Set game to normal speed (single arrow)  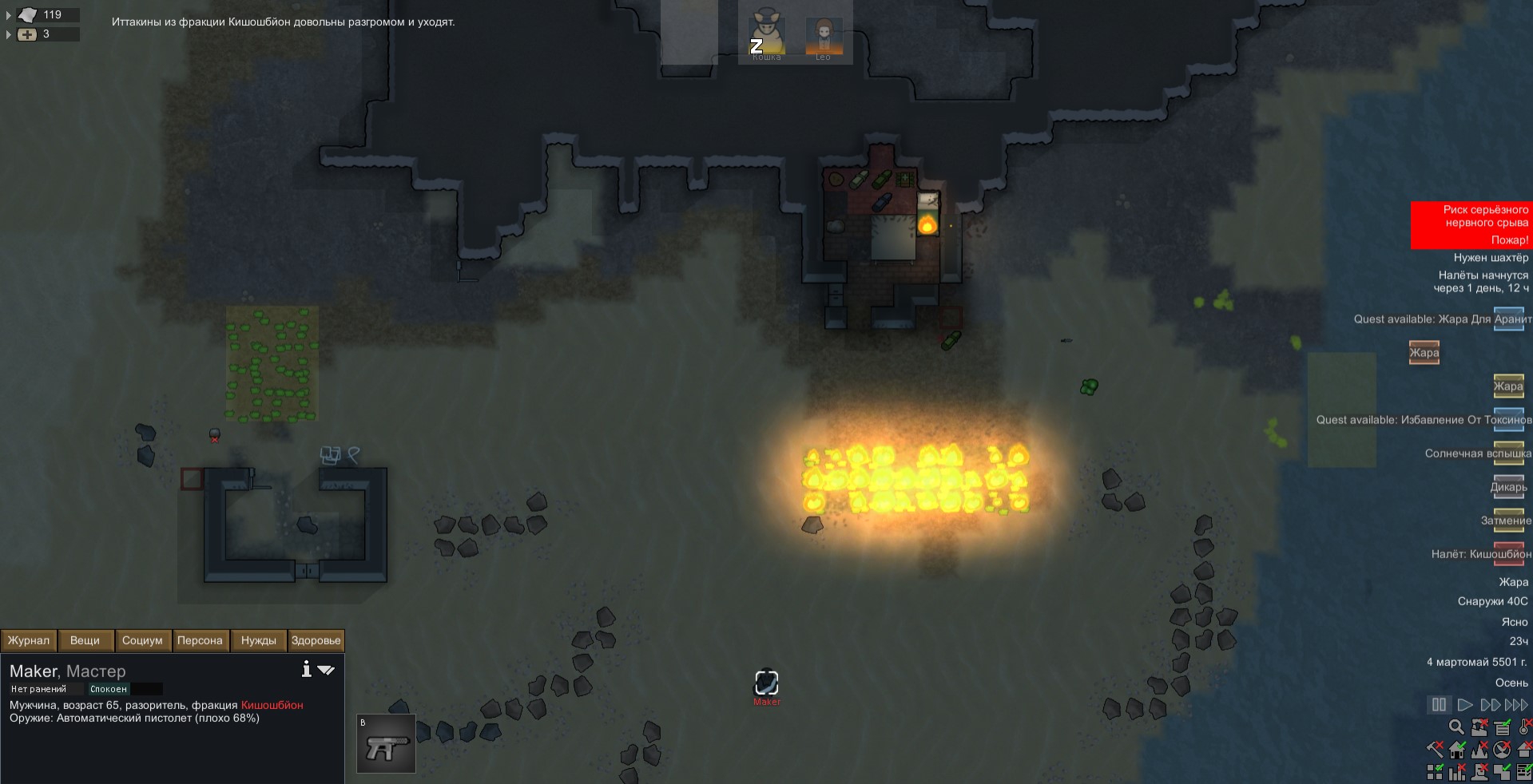pyautogui.click(x=1464, y=705)
